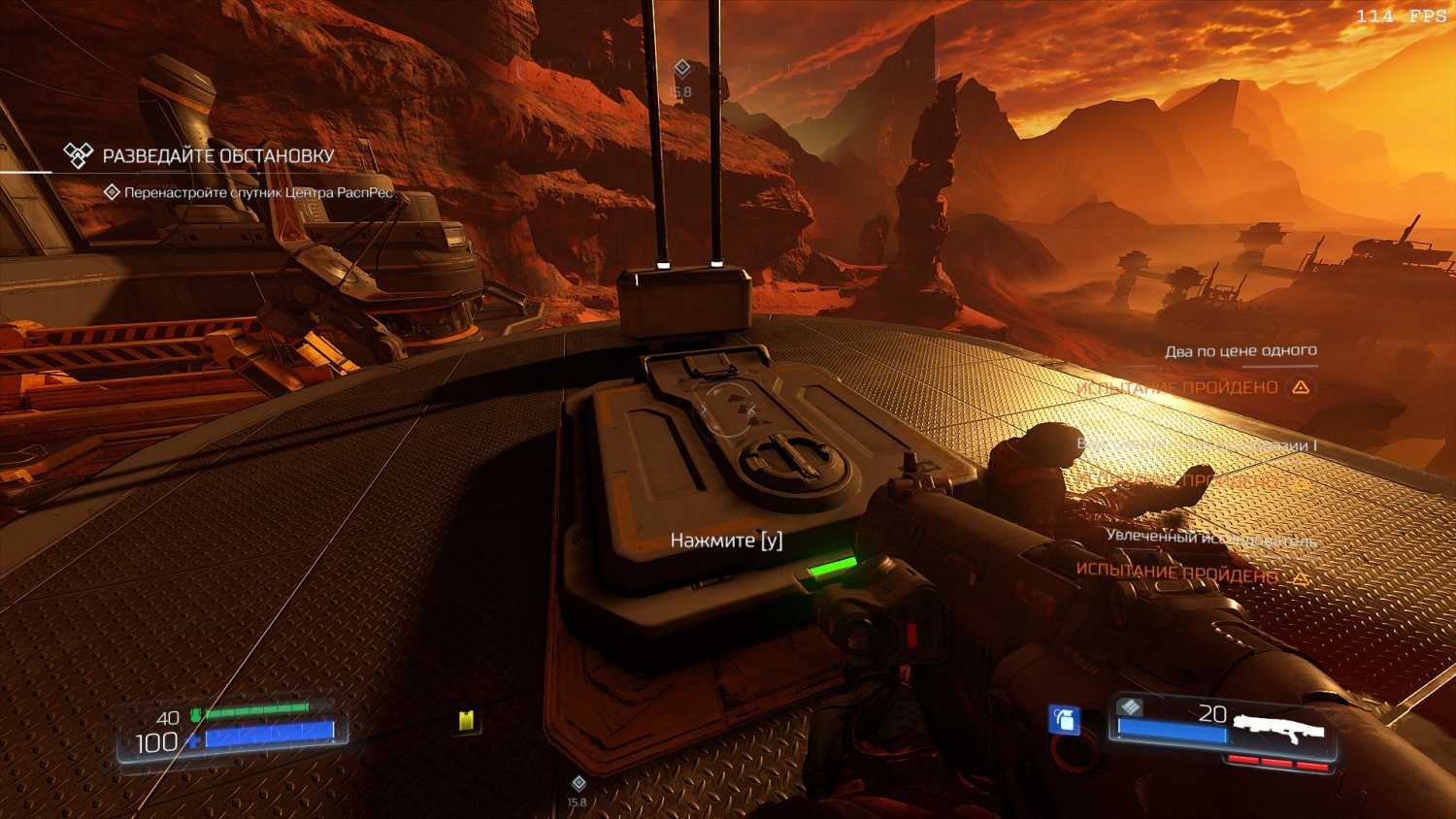Click the objective Перенастройте спутник Центра РаспРес
The image size is (1456, 819).
pos(258,192)
